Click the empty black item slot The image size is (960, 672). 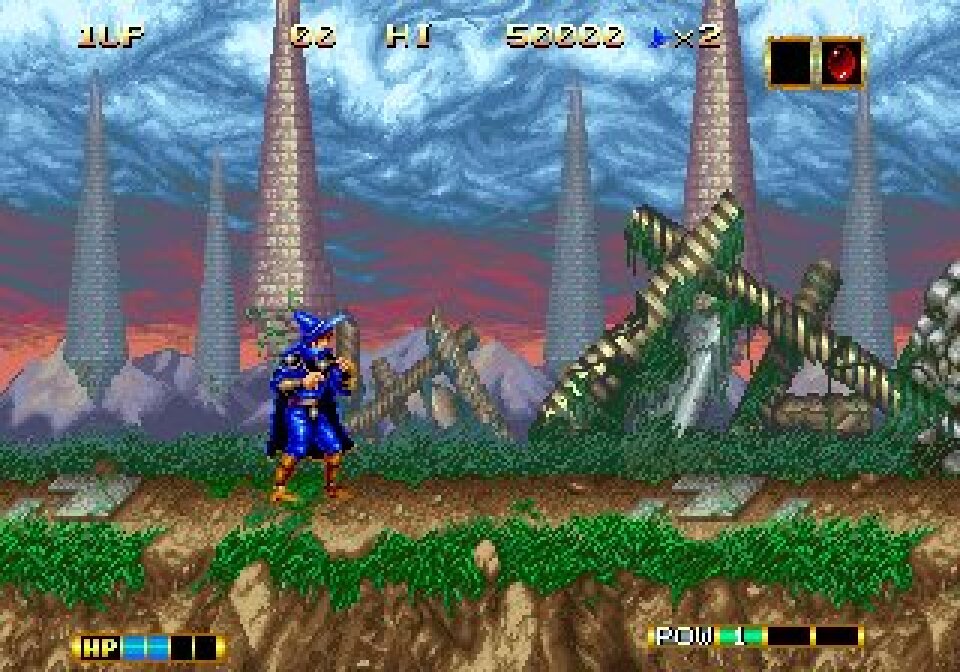pyautogui.click(x=791, y=62)
